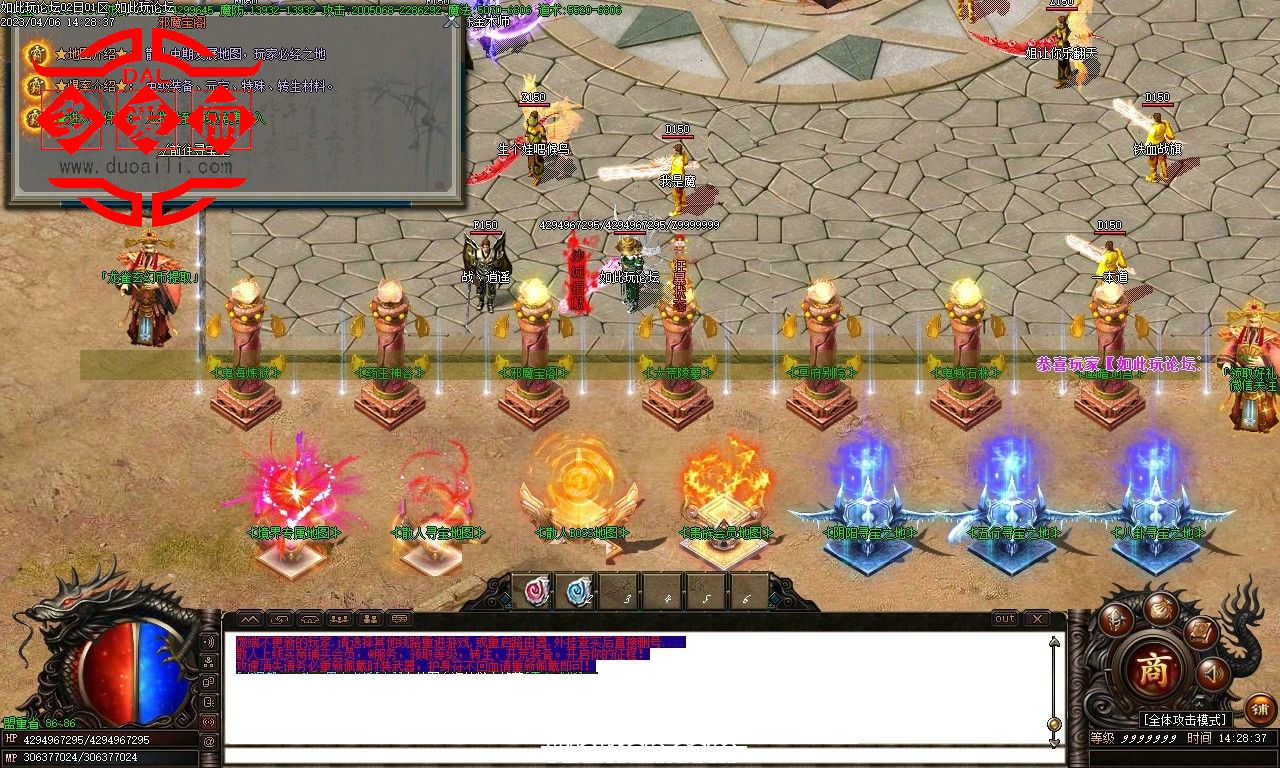Click the leftmost chat channel icon
Screen dimensions: 1280x768
point(279,619)
